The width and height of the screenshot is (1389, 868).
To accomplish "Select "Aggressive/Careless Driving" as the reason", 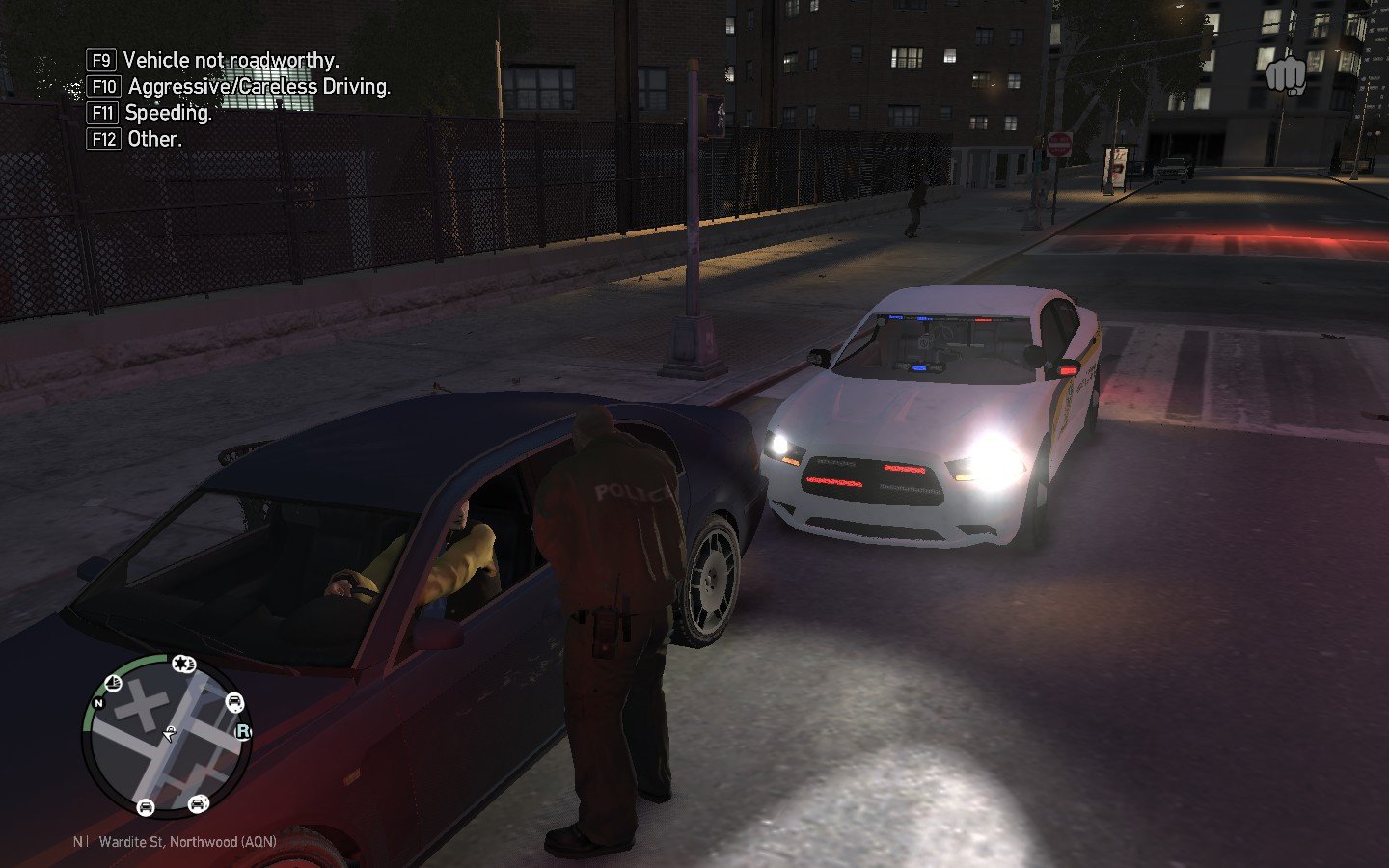I will [x=259, y=87].
